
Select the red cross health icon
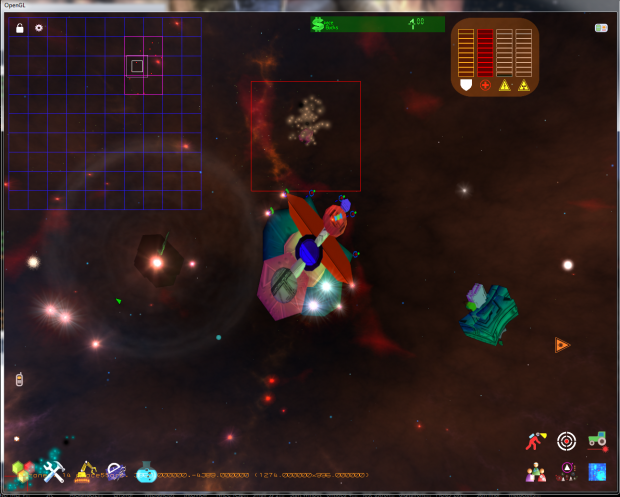coord(485,86)
